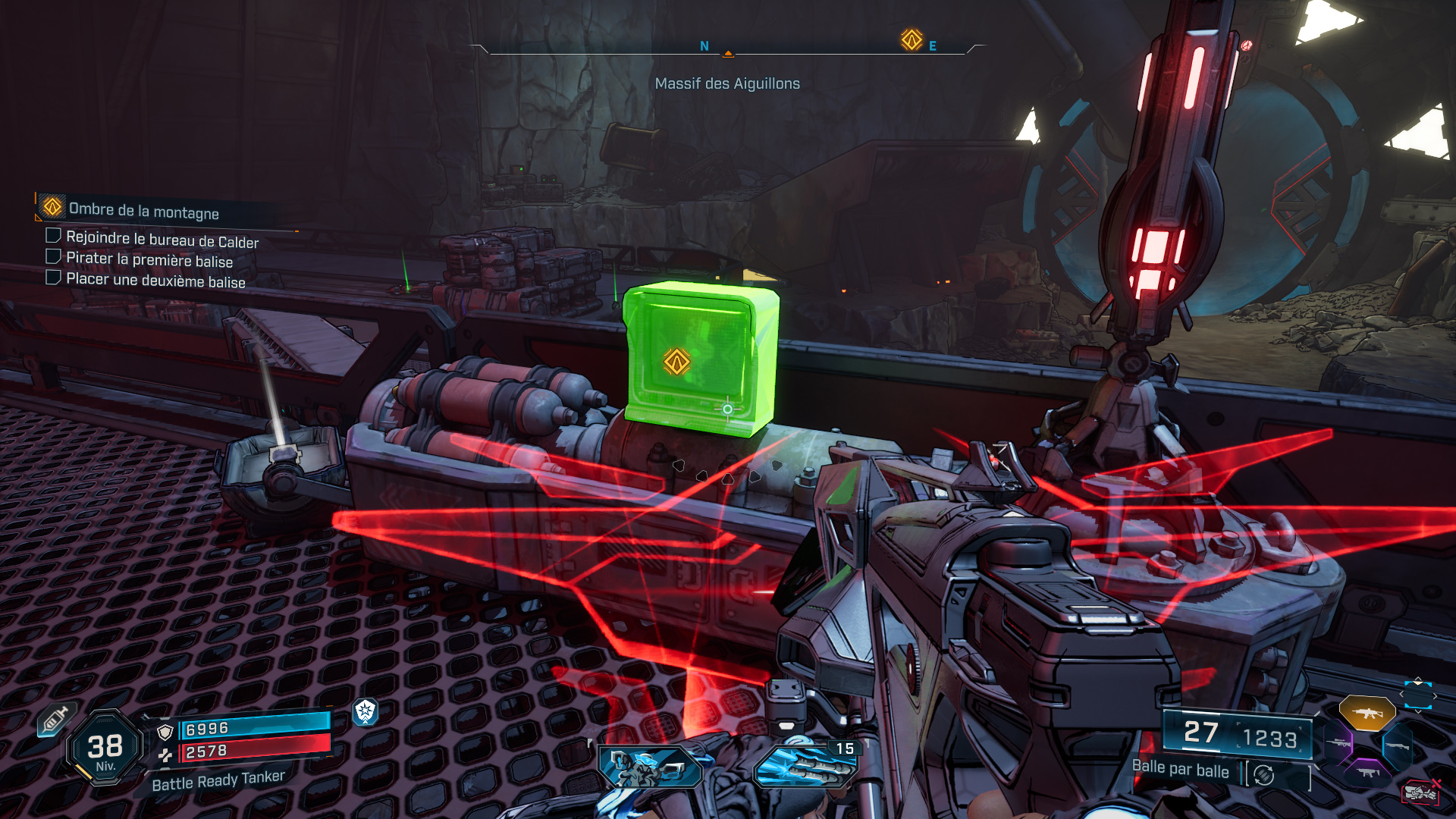Click the directional pad selector widget
Screen dimensions: 1456x819
(1417, 695)
